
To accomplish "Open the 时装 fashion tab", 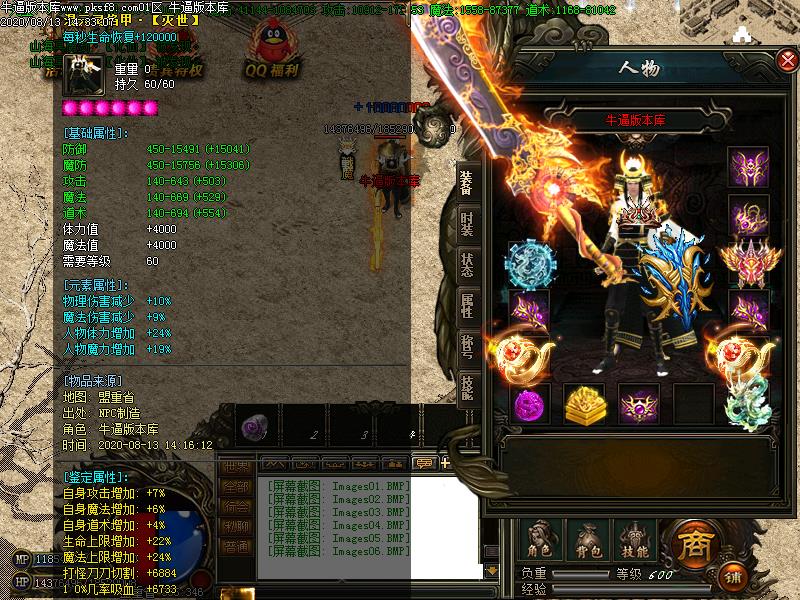I will click(467, 224).
